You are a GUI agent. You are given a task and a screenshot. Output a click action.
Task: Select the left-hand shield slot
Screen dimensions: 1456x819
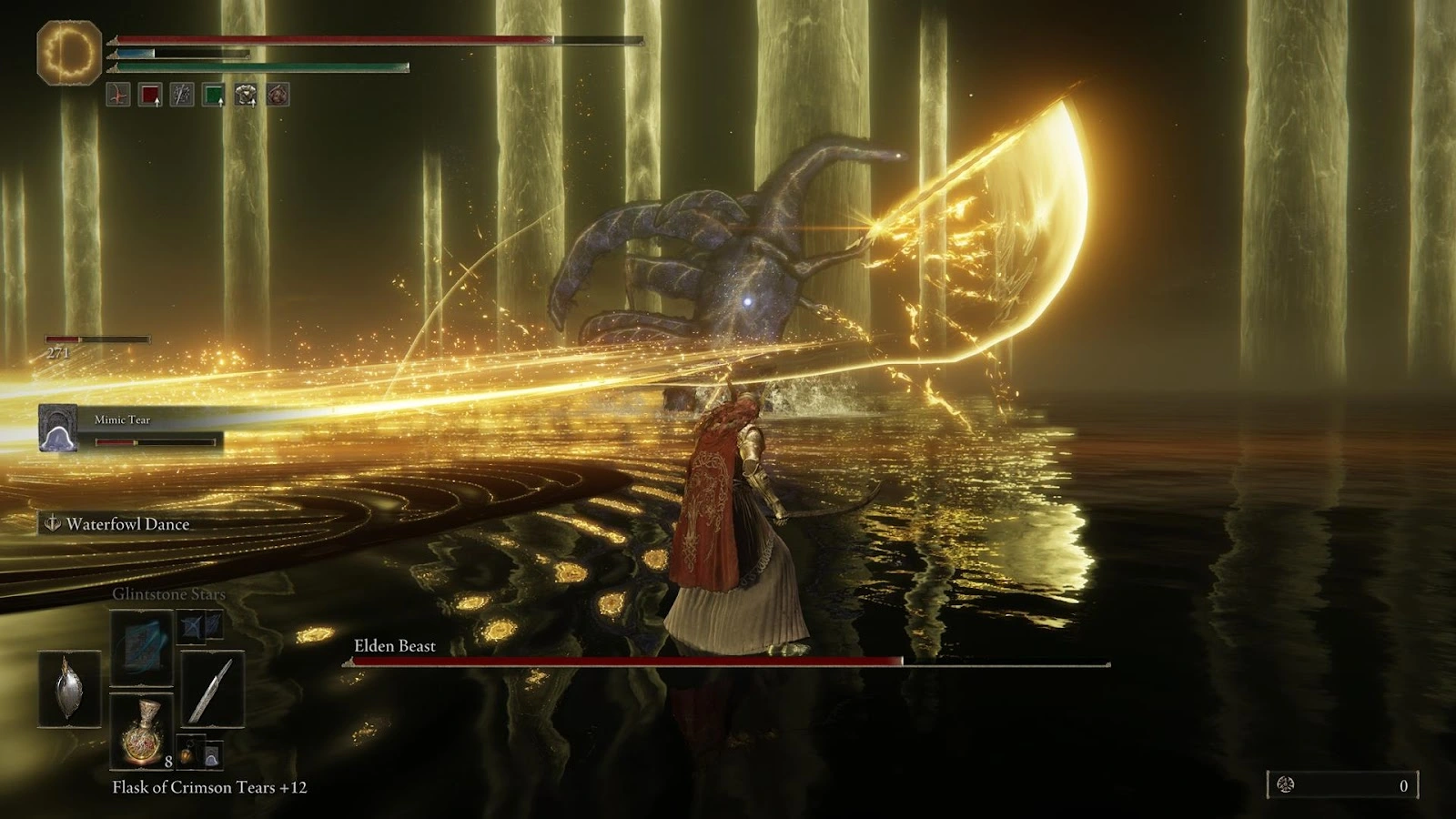tap(69, 689)
